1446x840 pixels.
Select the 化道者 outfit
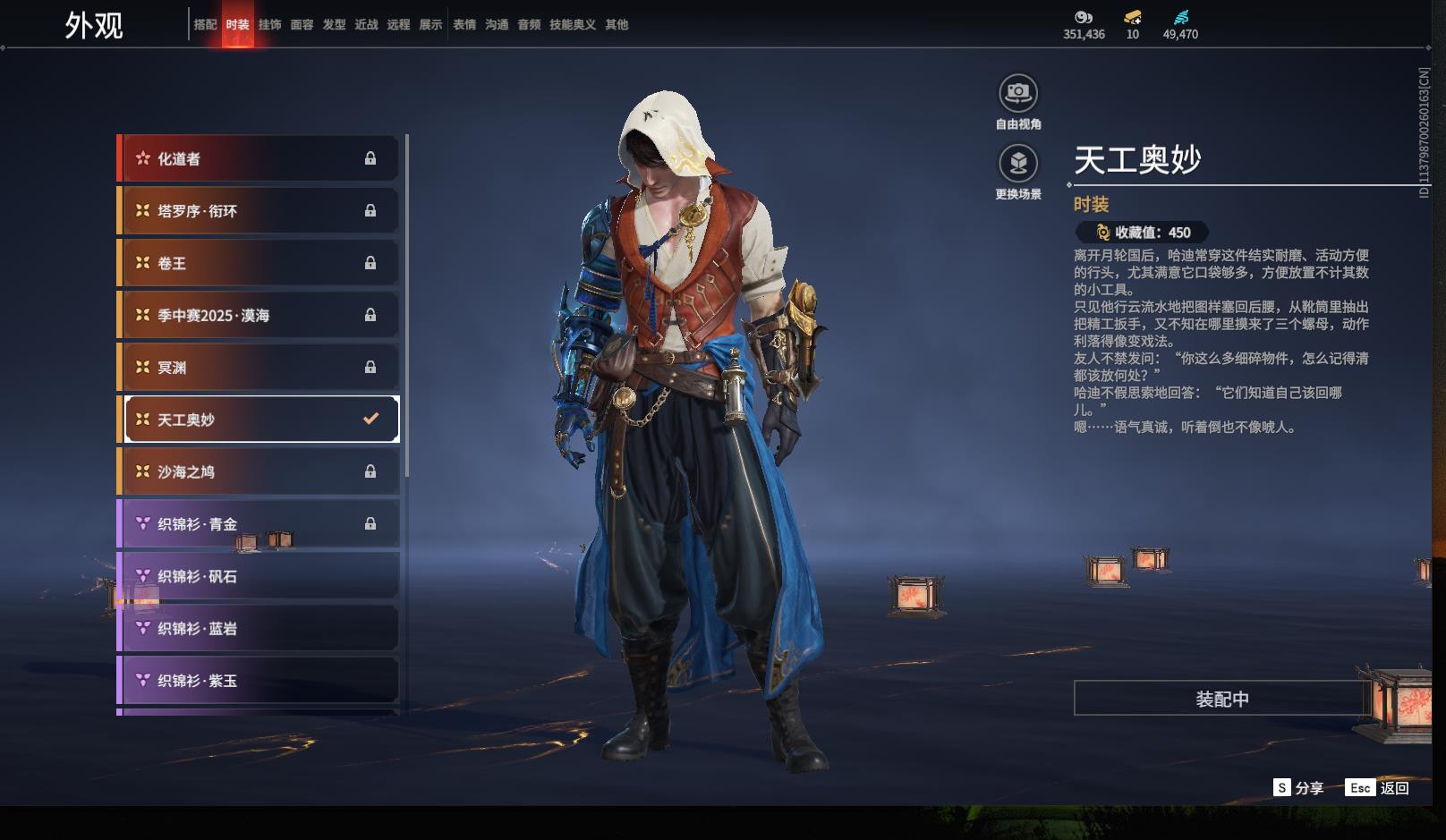click(x=259, y=158)
